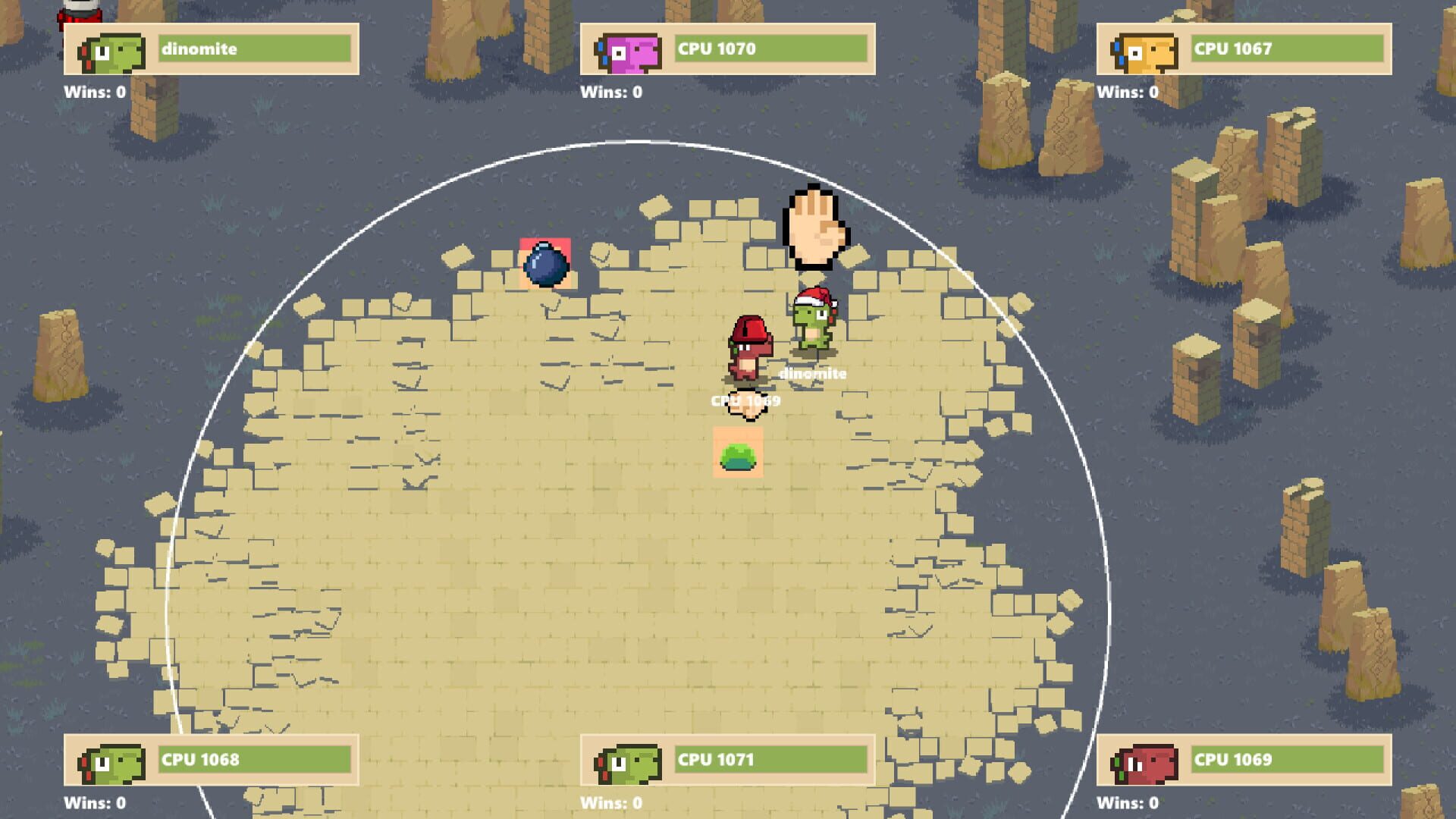The image size is (1456, 819).
Task: Click the green slime blob on the sand
Action: pos(737,454)
